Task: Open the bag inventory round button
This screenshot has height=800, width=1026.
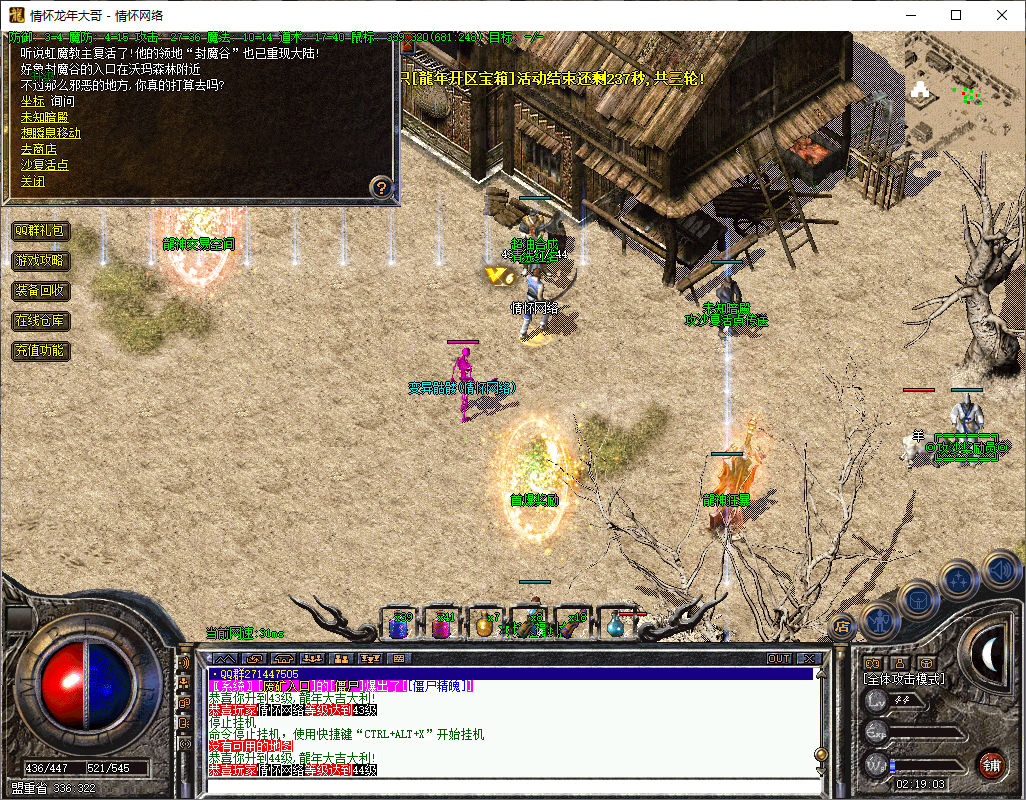Action: point(918,599)
